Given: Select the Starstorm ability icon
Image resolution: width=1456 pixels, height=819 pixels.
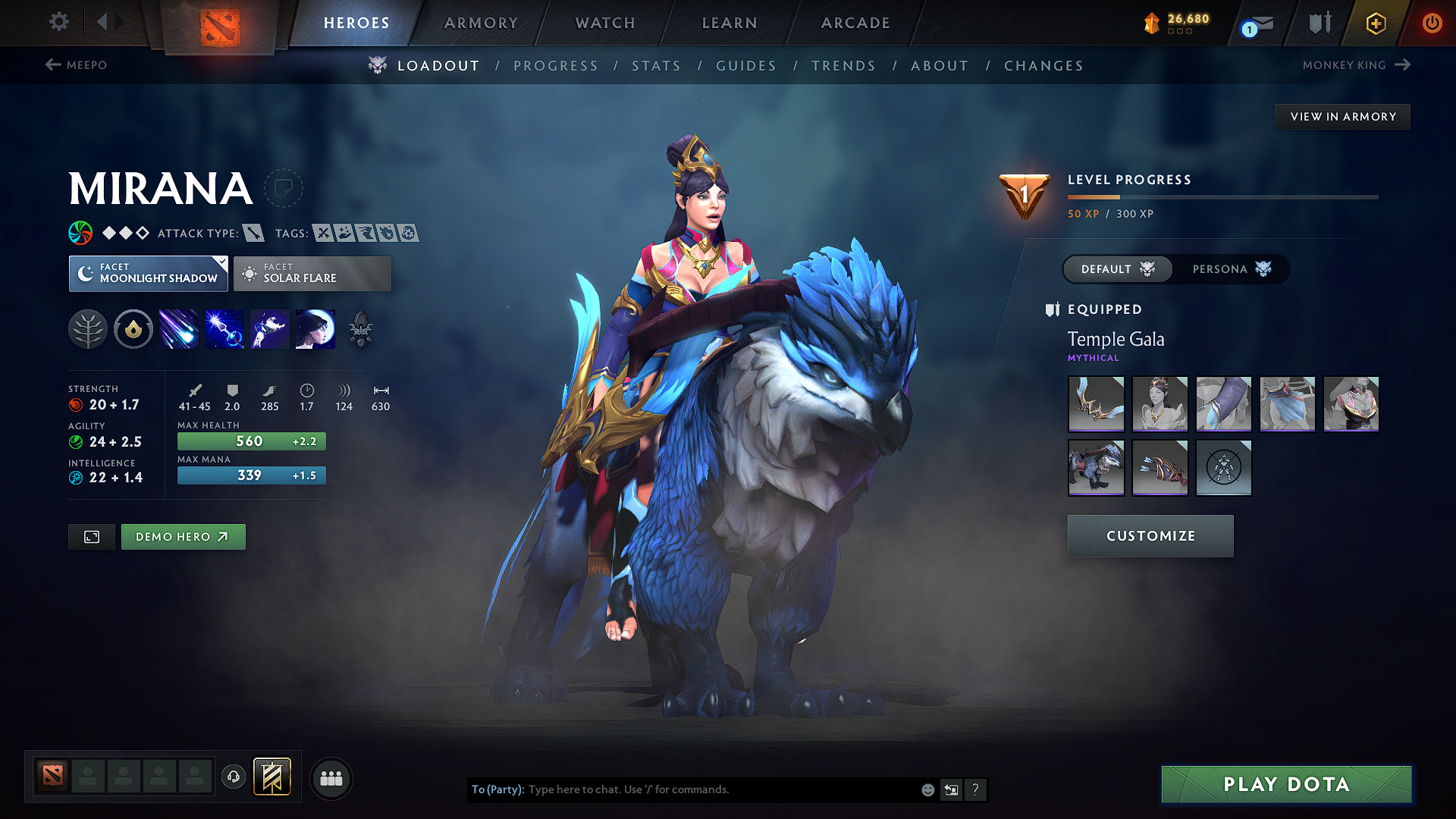Looking at the screenshot, I should tap(178, 328).
